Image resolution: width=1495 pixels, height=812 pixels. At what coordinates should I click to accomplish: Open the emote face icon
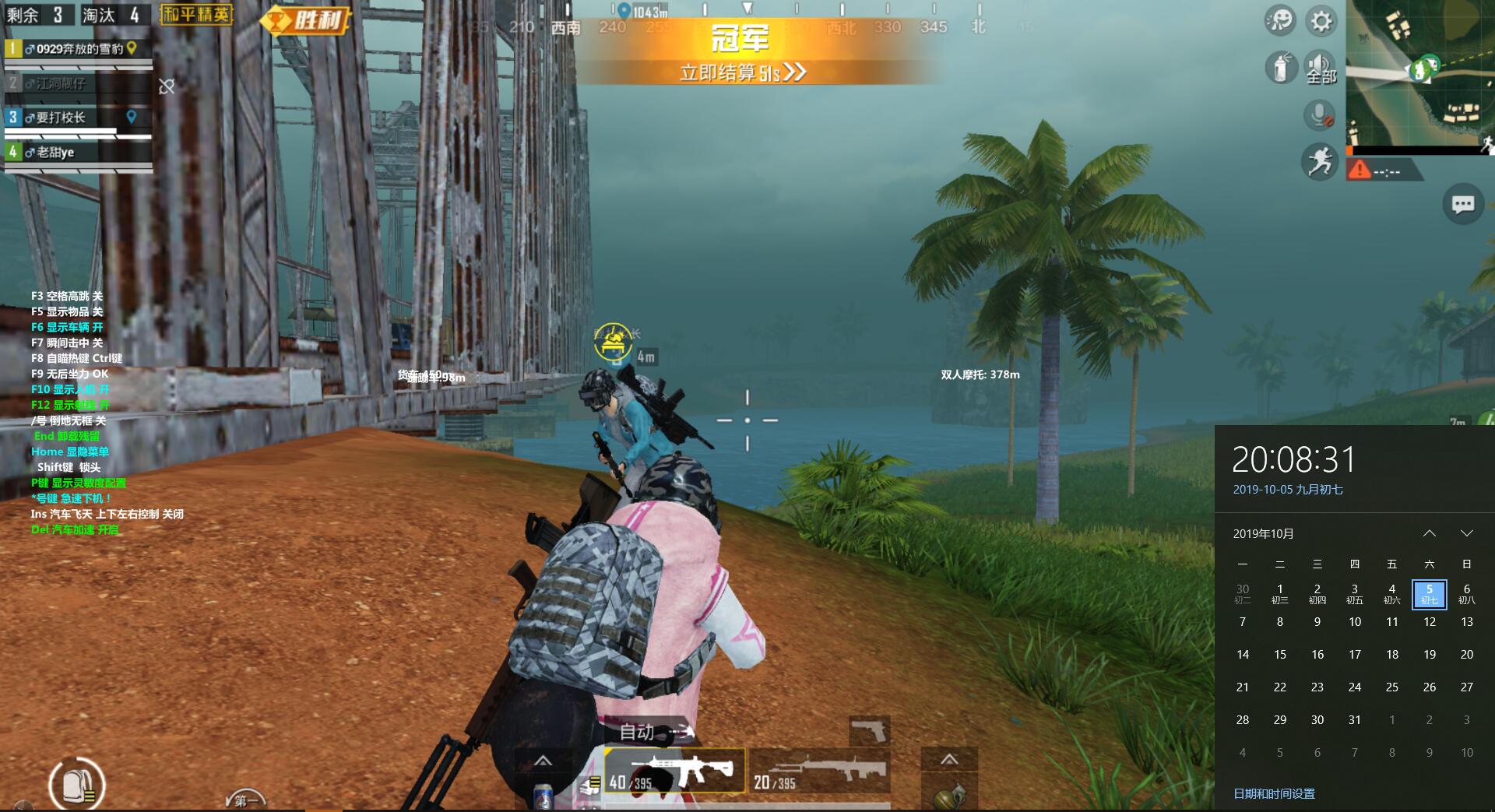[x=1281, y=21]
